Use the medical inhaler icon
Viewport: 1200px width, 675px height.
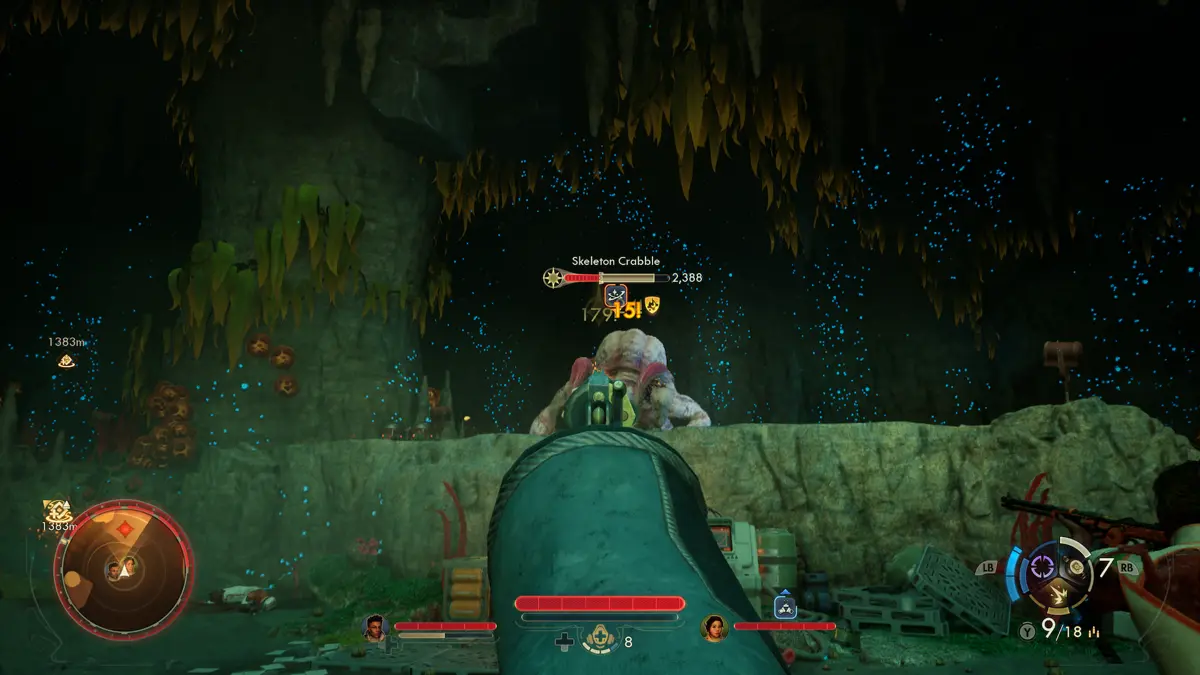(600, 640)
